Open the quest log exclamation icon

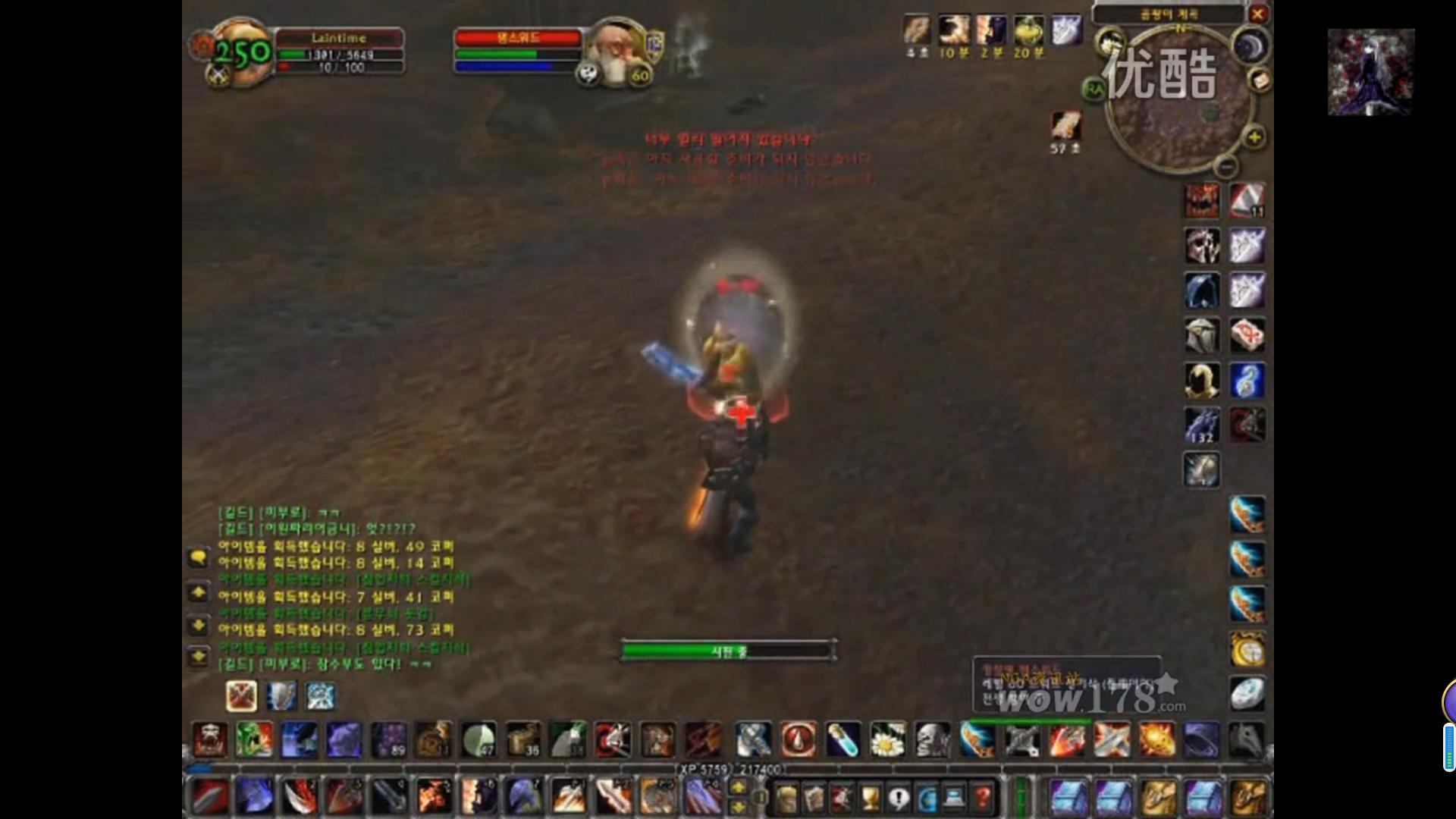coord(898,797)
